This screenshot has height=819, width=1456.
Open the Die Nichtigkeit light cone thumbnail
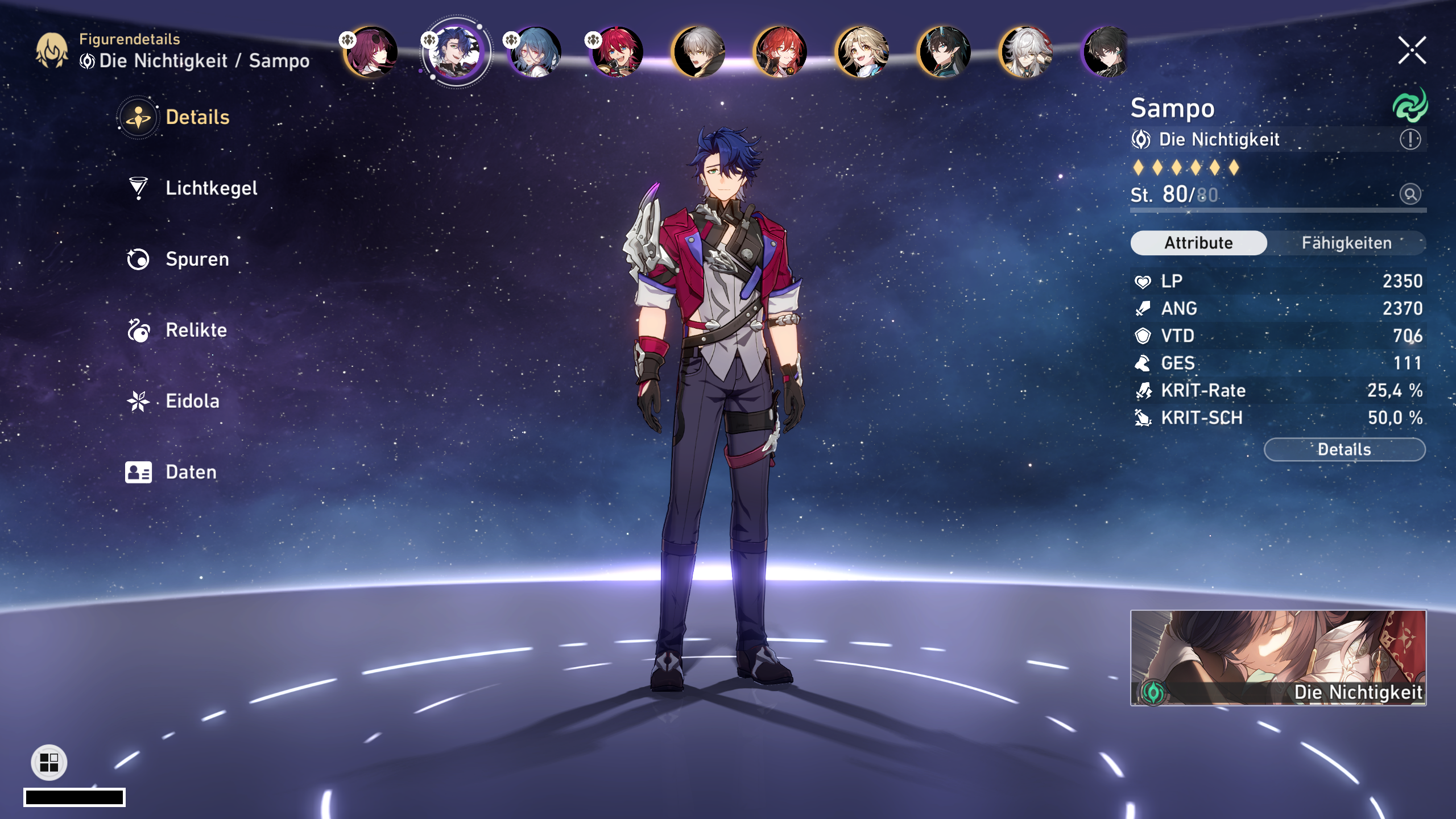coord(1278,658)
